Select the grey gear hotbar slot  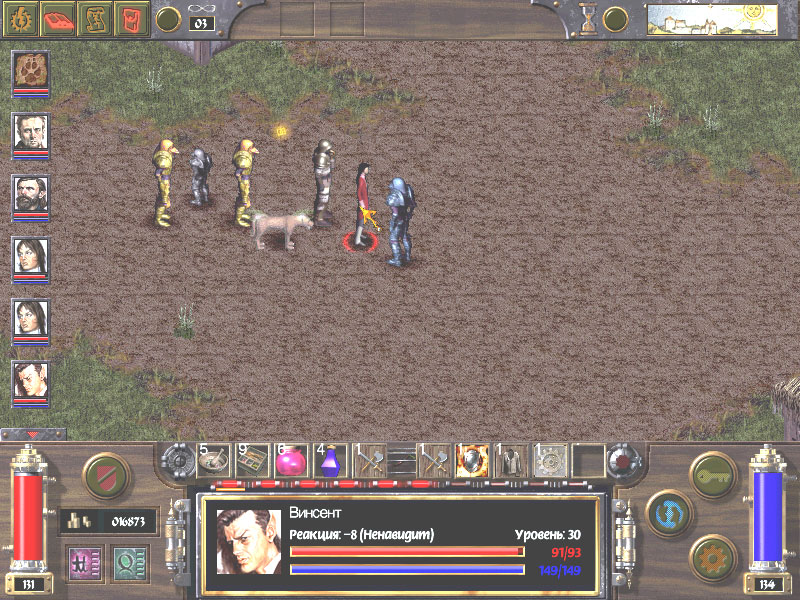tap(550, 460)
